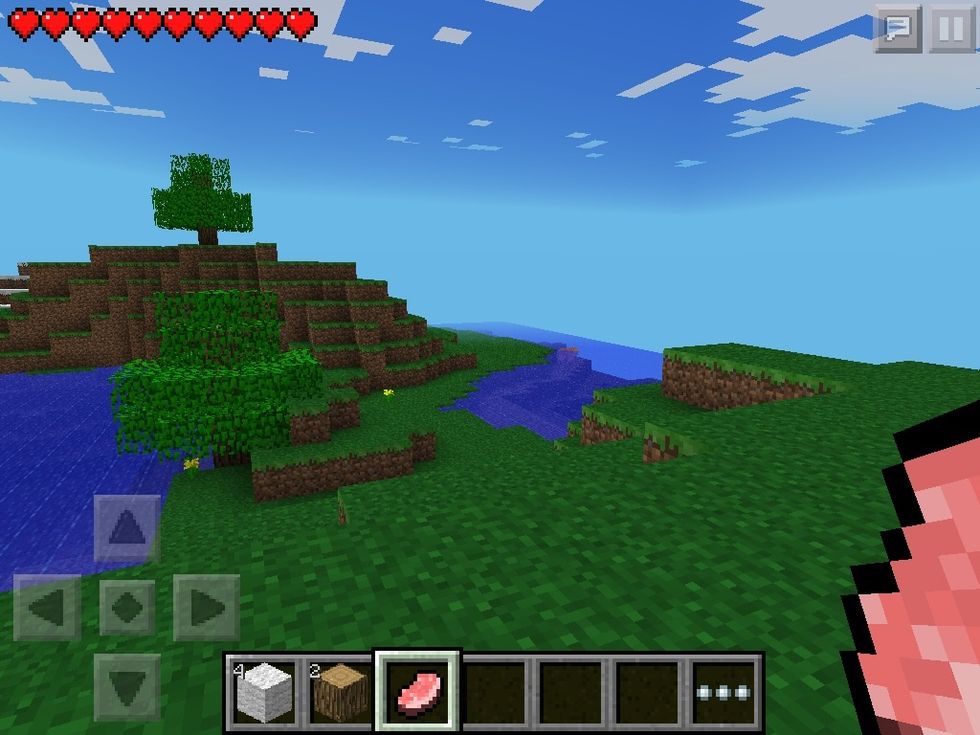980x735 pixels.
Task: Tap the backward arrow on the D-pad
Action: [127, 686]
